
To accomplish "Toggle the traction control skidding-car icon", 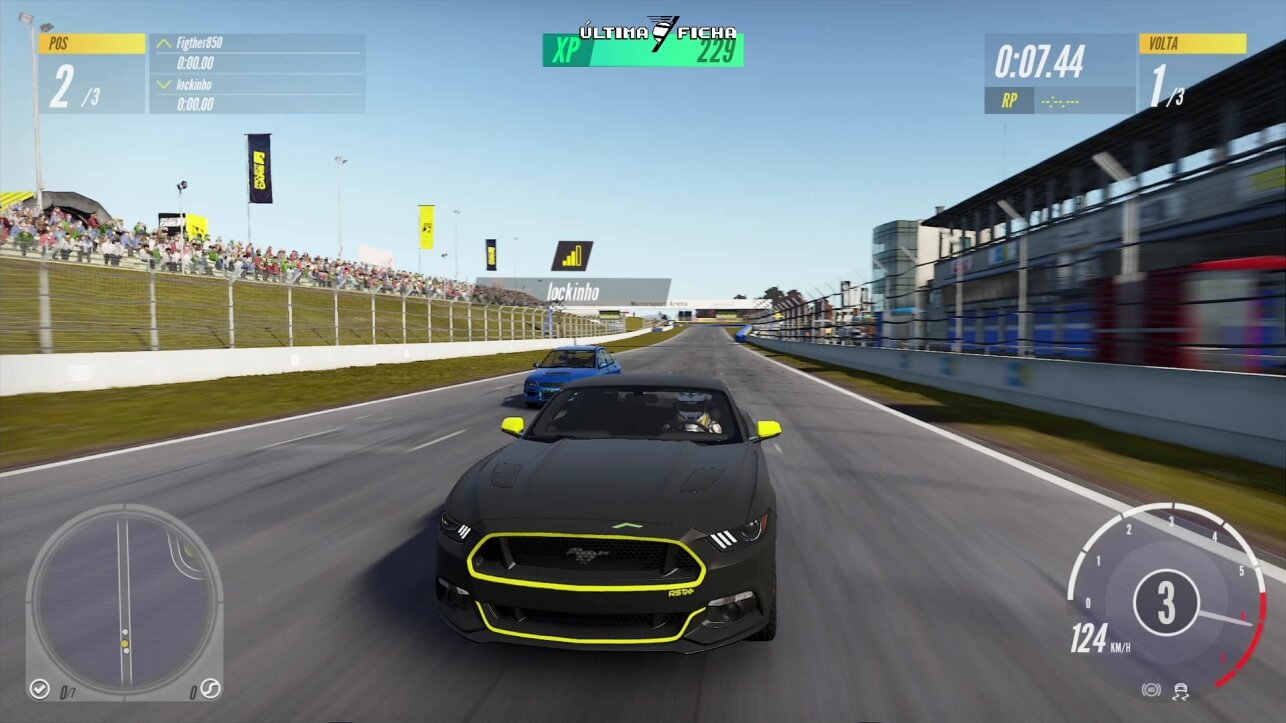I will (x=1181, y=690).
